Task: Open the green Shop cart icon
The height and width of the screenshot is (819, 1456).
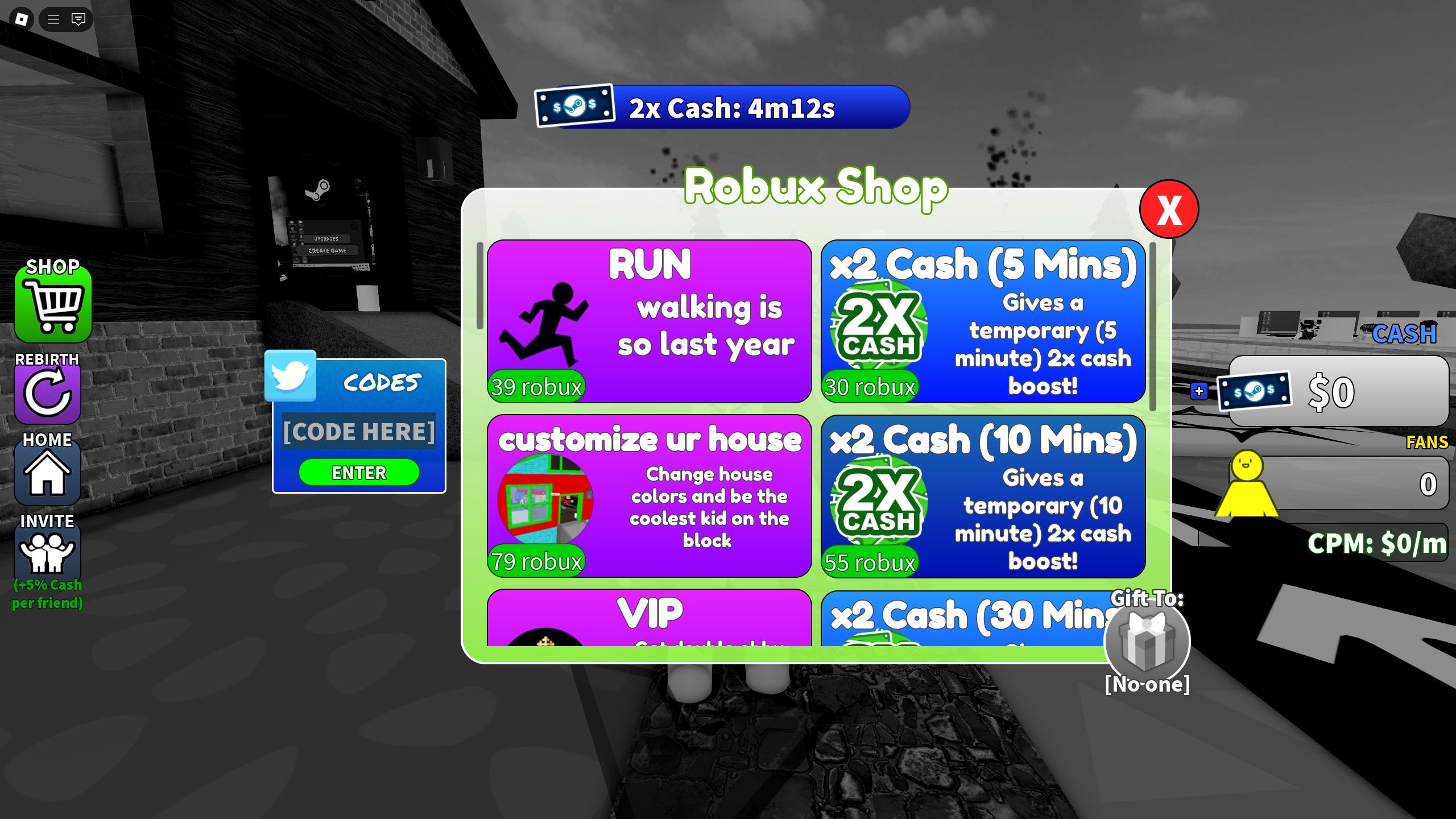Action: [x=53, y=304]
